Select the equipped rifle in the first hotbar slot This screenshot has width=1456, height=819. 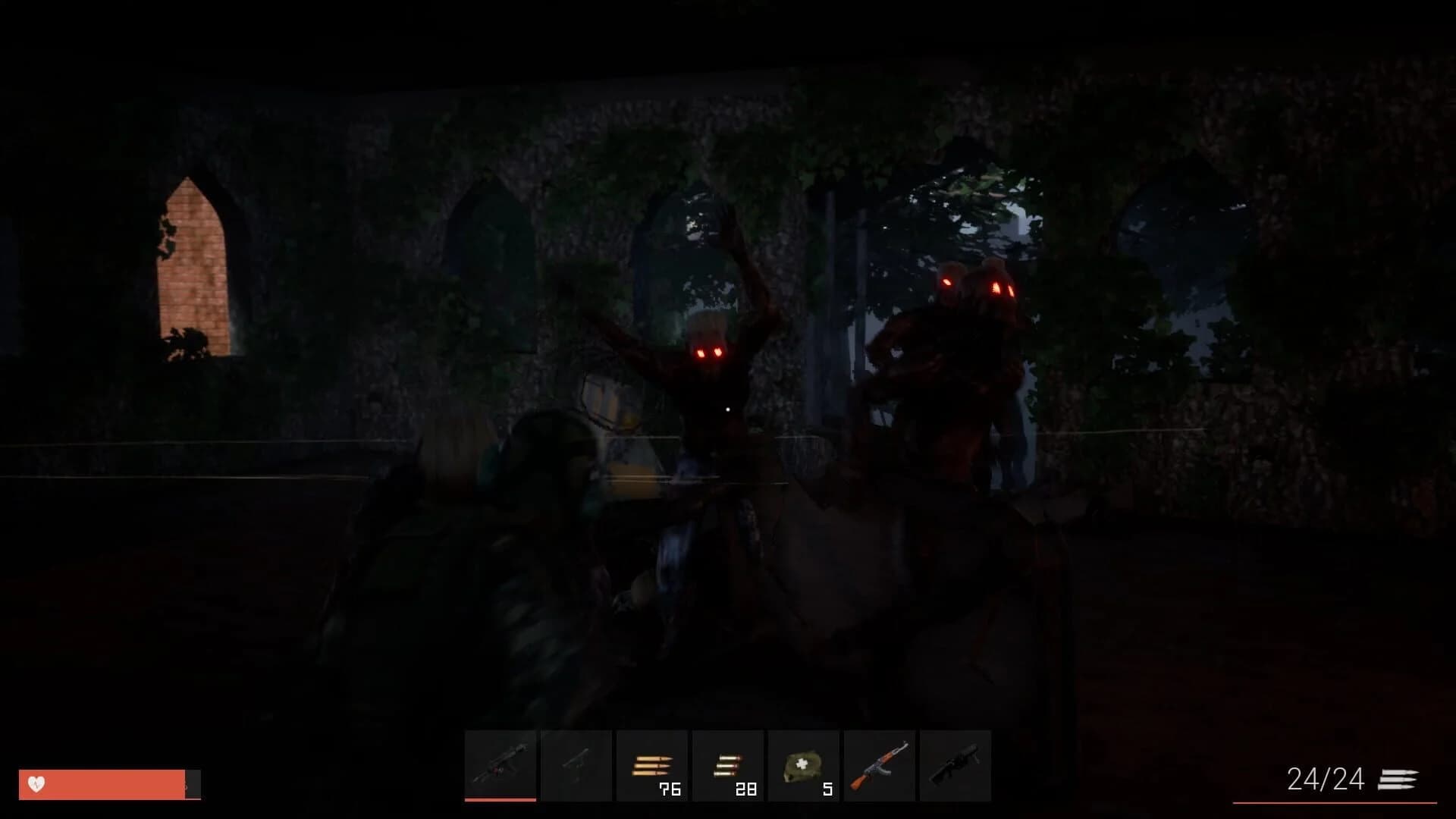[502, 764]
